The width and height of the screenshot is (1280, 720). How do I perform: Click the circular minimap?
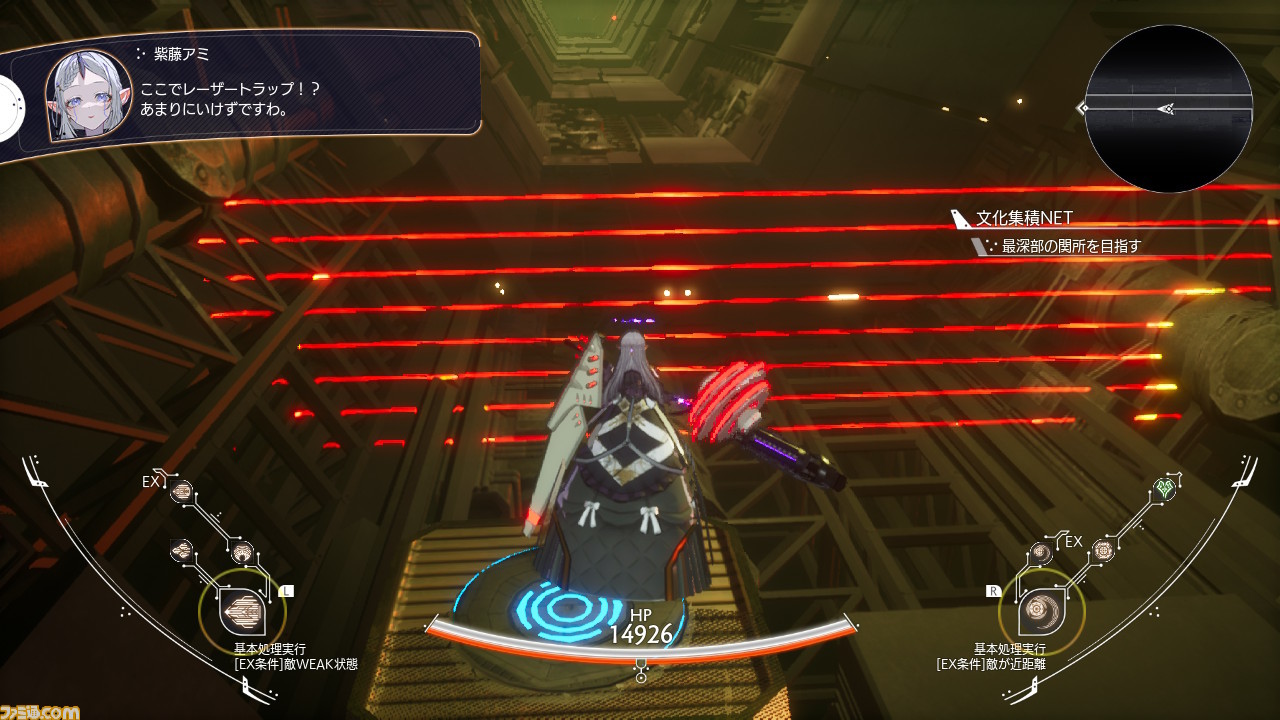tap(1168, 108)
